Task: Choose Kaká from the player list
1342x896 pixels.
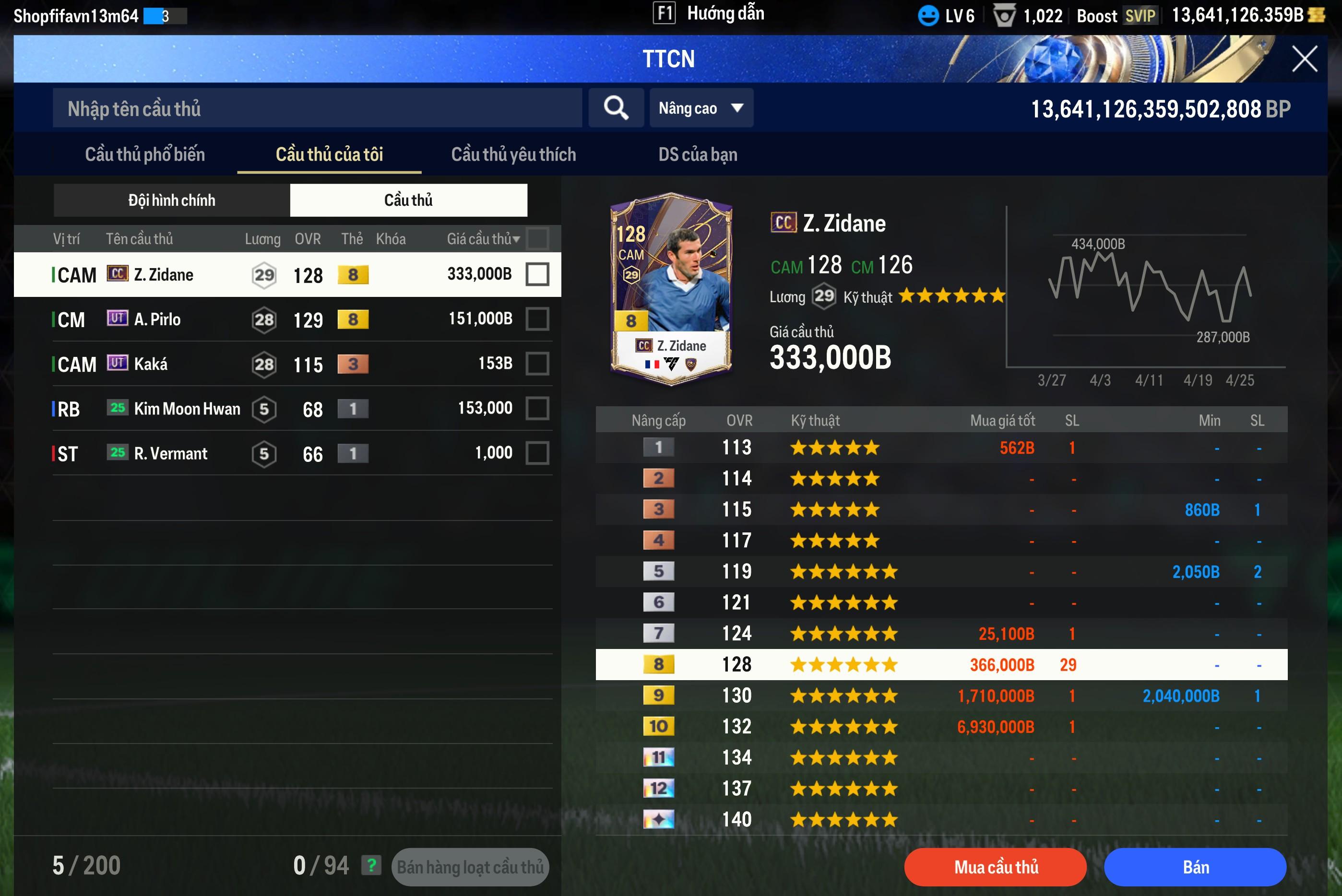Action: [286, 364]
